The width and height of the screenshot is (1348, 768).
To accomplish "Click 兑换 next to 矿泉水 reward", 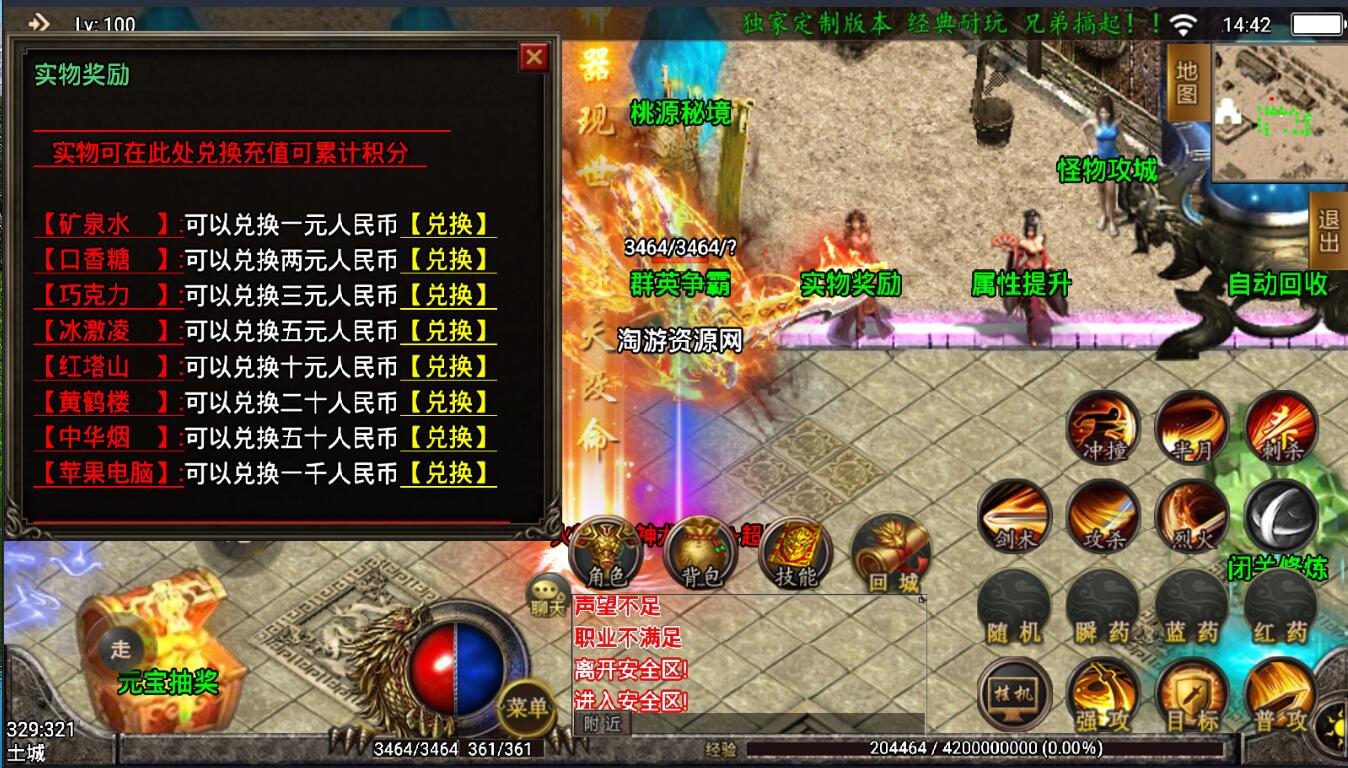I will [x=449, y=224].
